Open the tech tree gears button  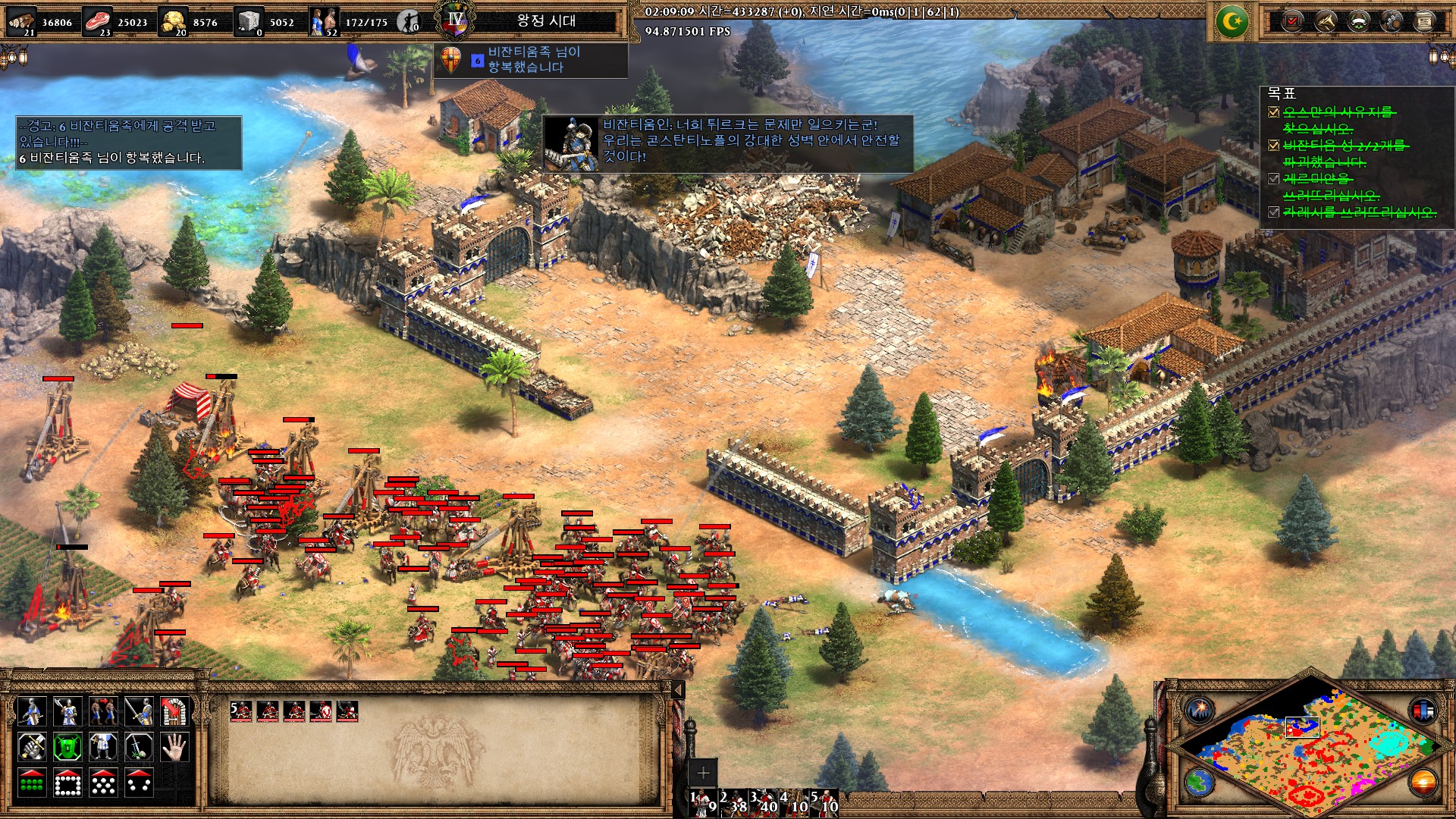(x=1392, y=21)
